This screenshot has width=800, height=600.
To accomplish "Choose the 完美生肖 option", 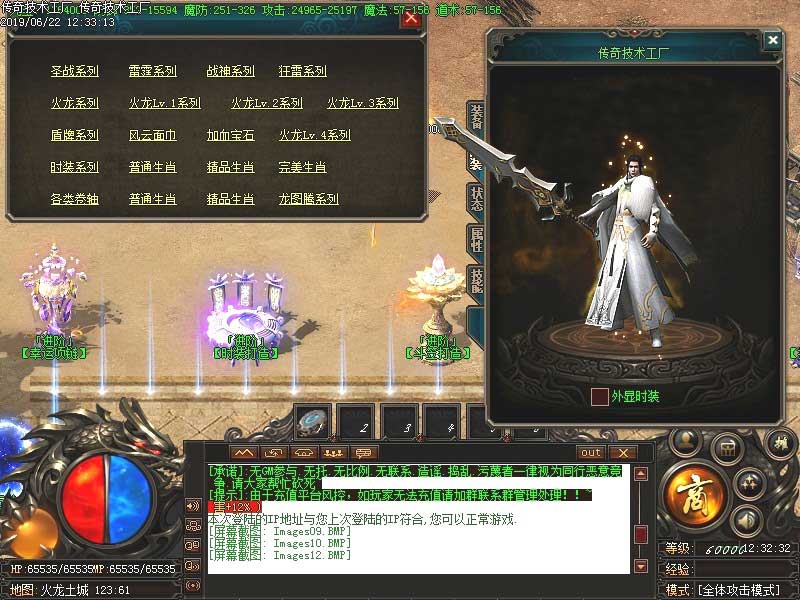I will click(x=302, y=168).
